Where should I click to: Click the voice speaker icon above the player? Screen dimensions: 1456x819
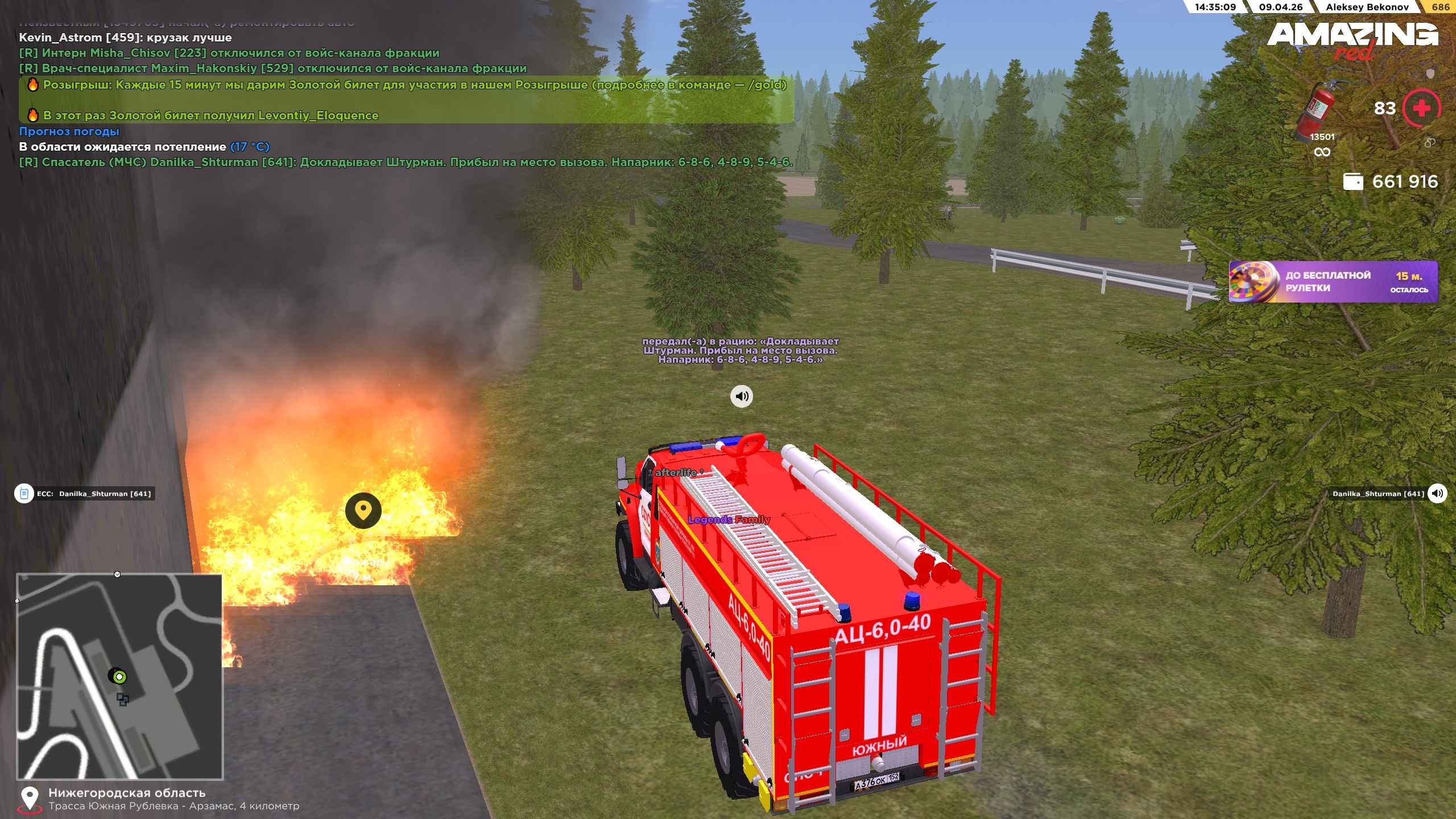tap(741, 396)
